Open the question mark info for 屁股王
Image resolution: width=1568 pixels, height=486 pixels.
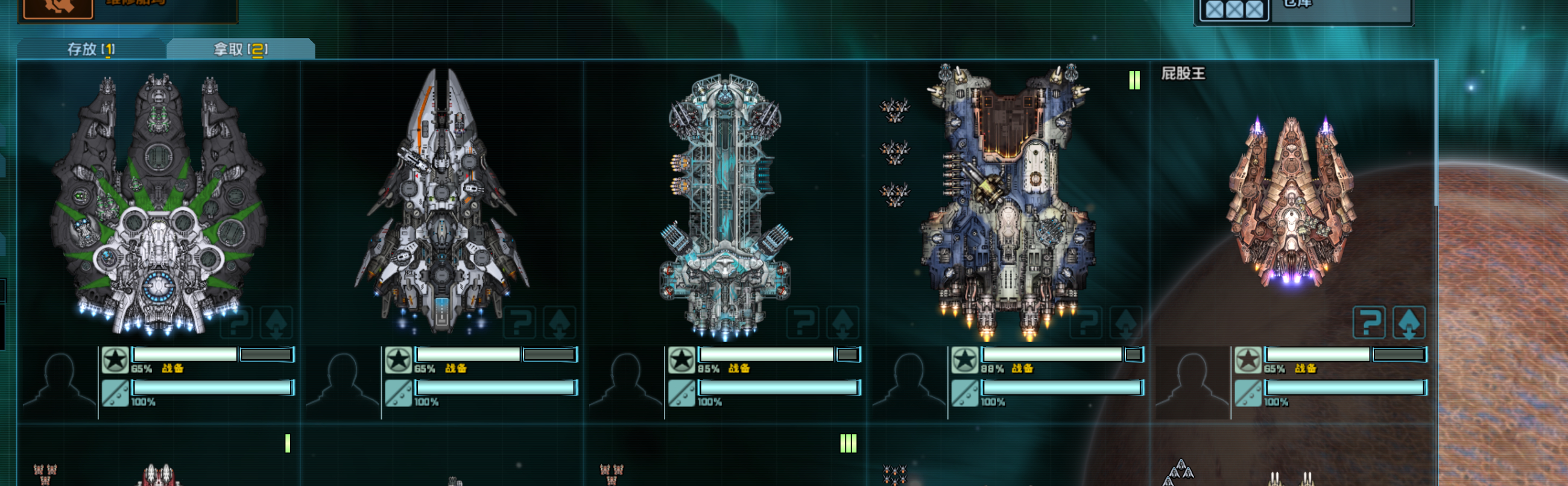point(1369,322)
